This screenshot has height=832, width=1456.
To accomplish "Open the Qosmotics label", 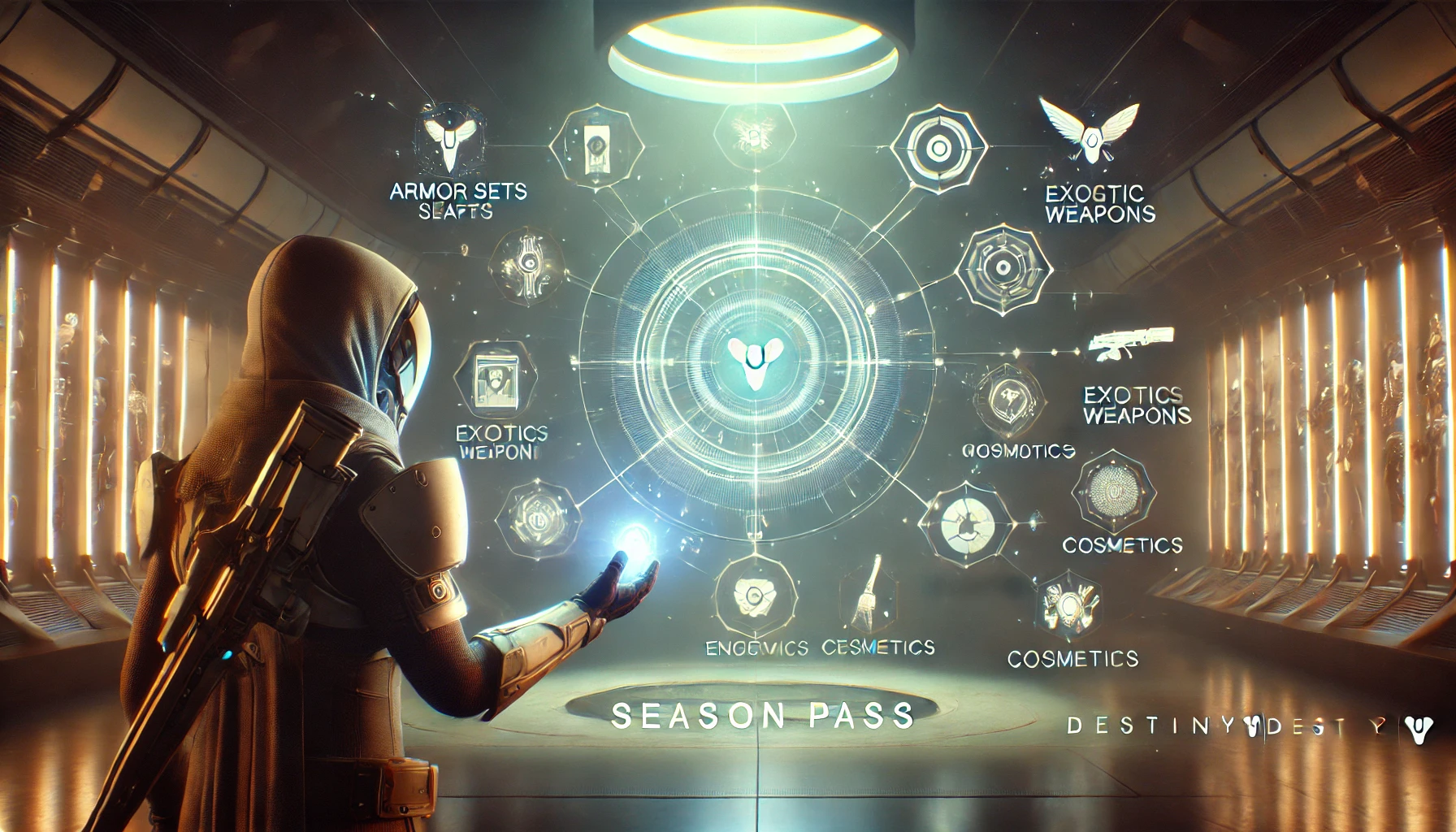I will [1018, 451].
